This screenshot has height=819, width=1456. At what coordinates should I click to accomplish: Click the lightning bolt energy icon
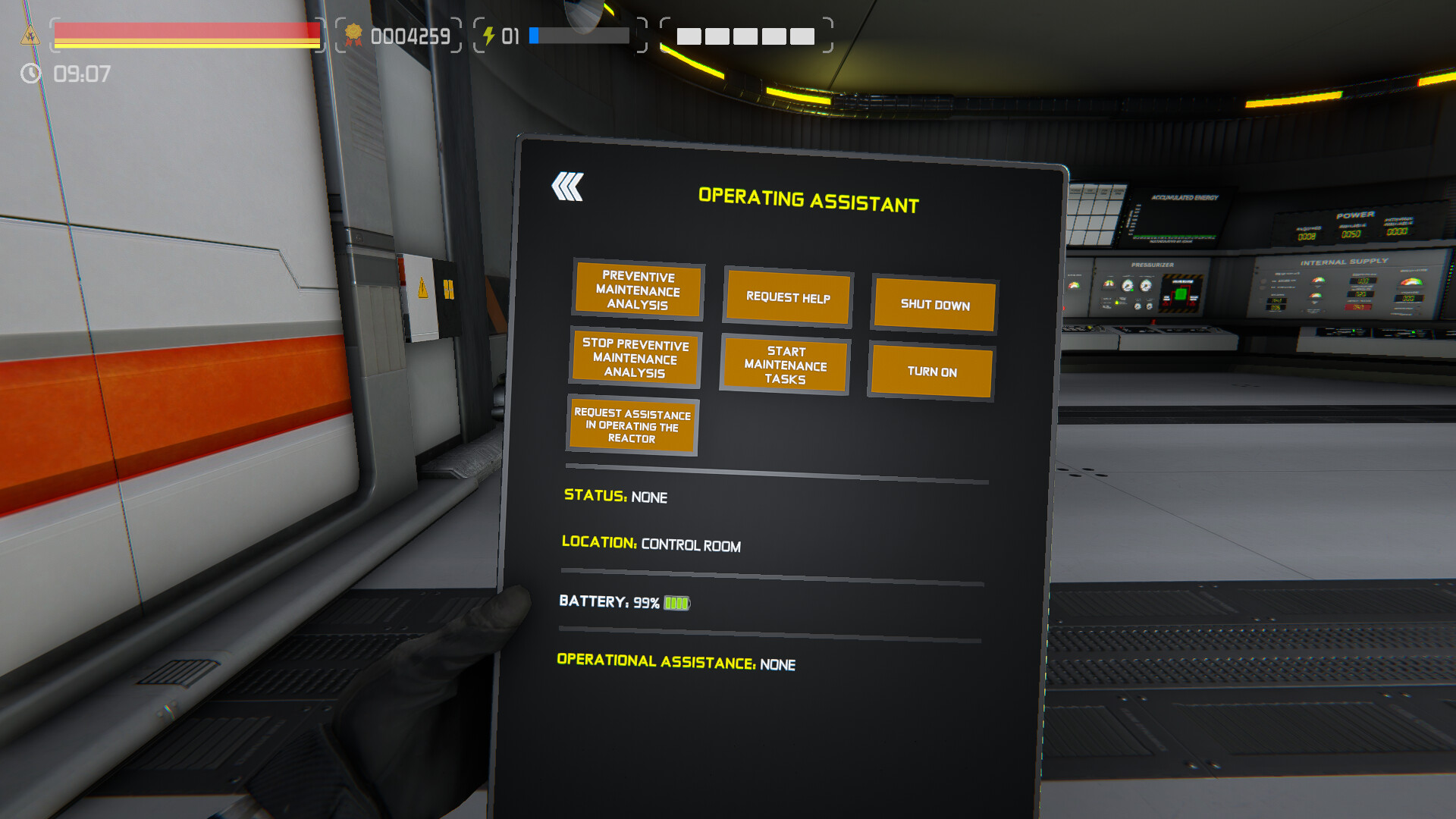pyautogui.click(x=488, y=34)
